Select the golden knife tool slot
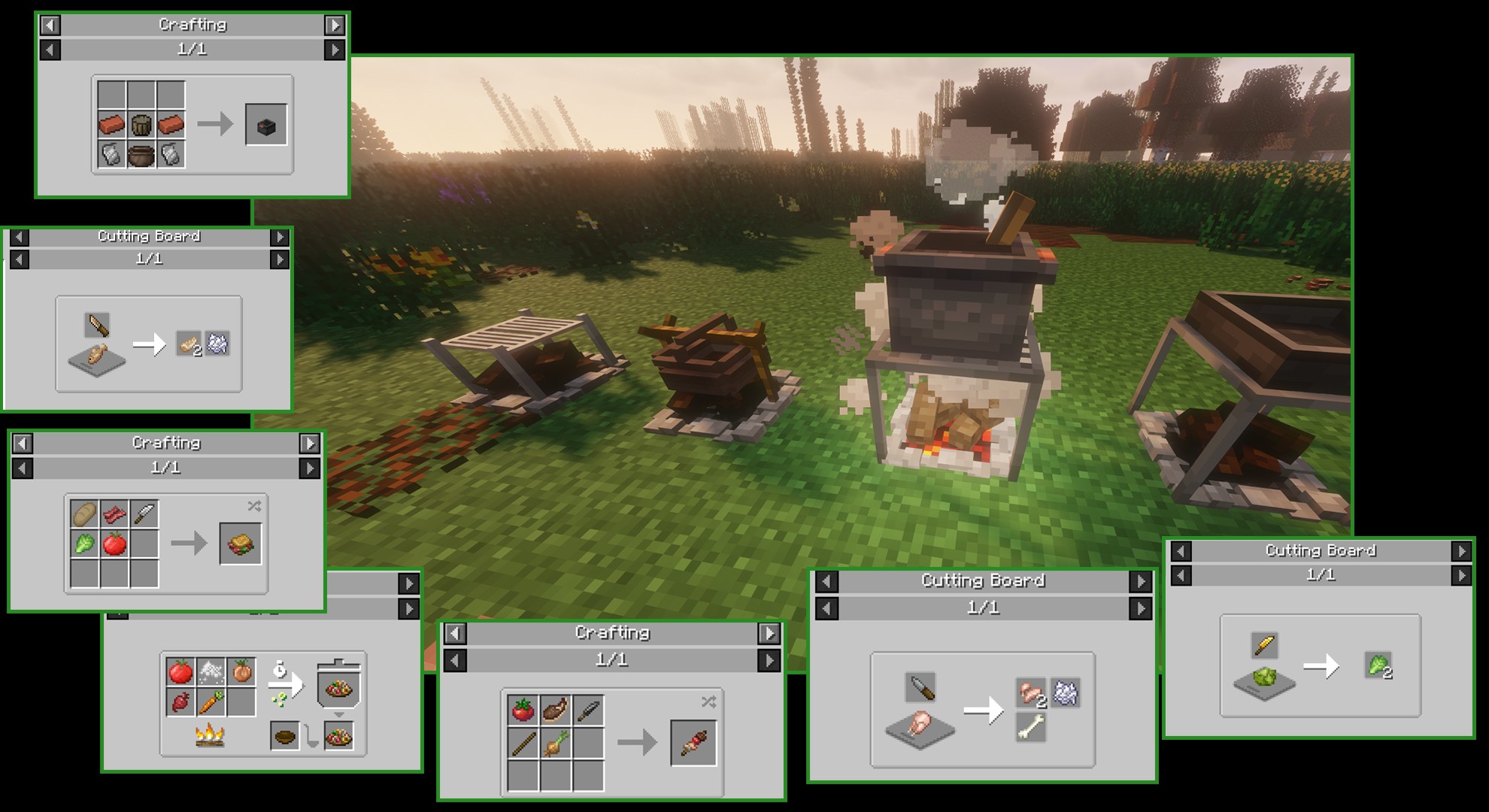 1265,645
